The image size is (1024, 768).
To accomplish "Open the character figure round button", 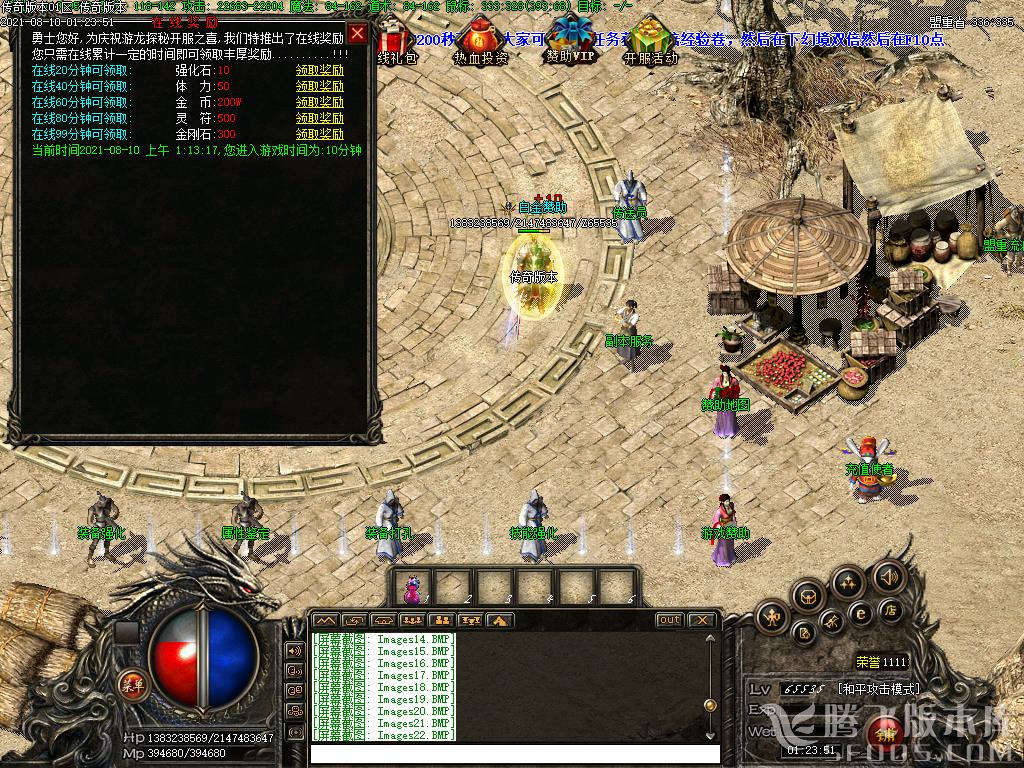I will (772, 616).
